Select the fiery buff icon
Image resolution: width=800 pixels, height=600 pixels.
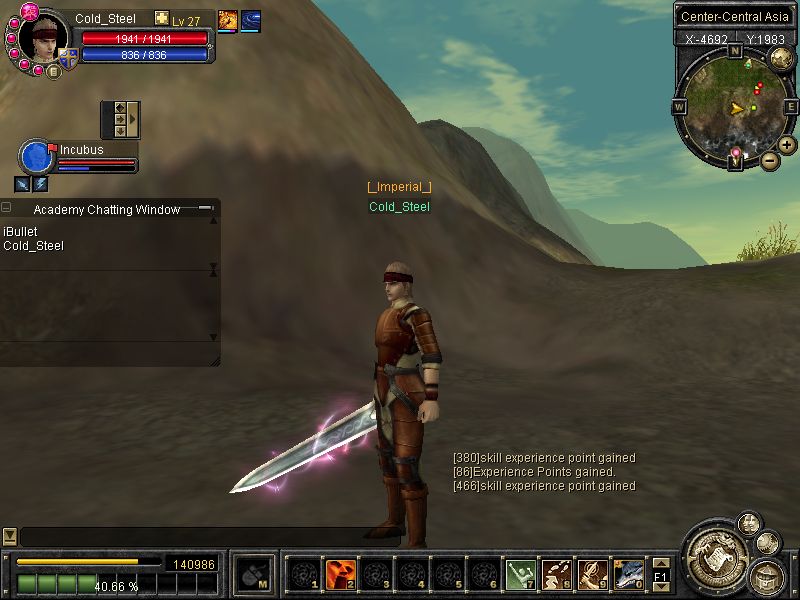click(x=228, y=20)
